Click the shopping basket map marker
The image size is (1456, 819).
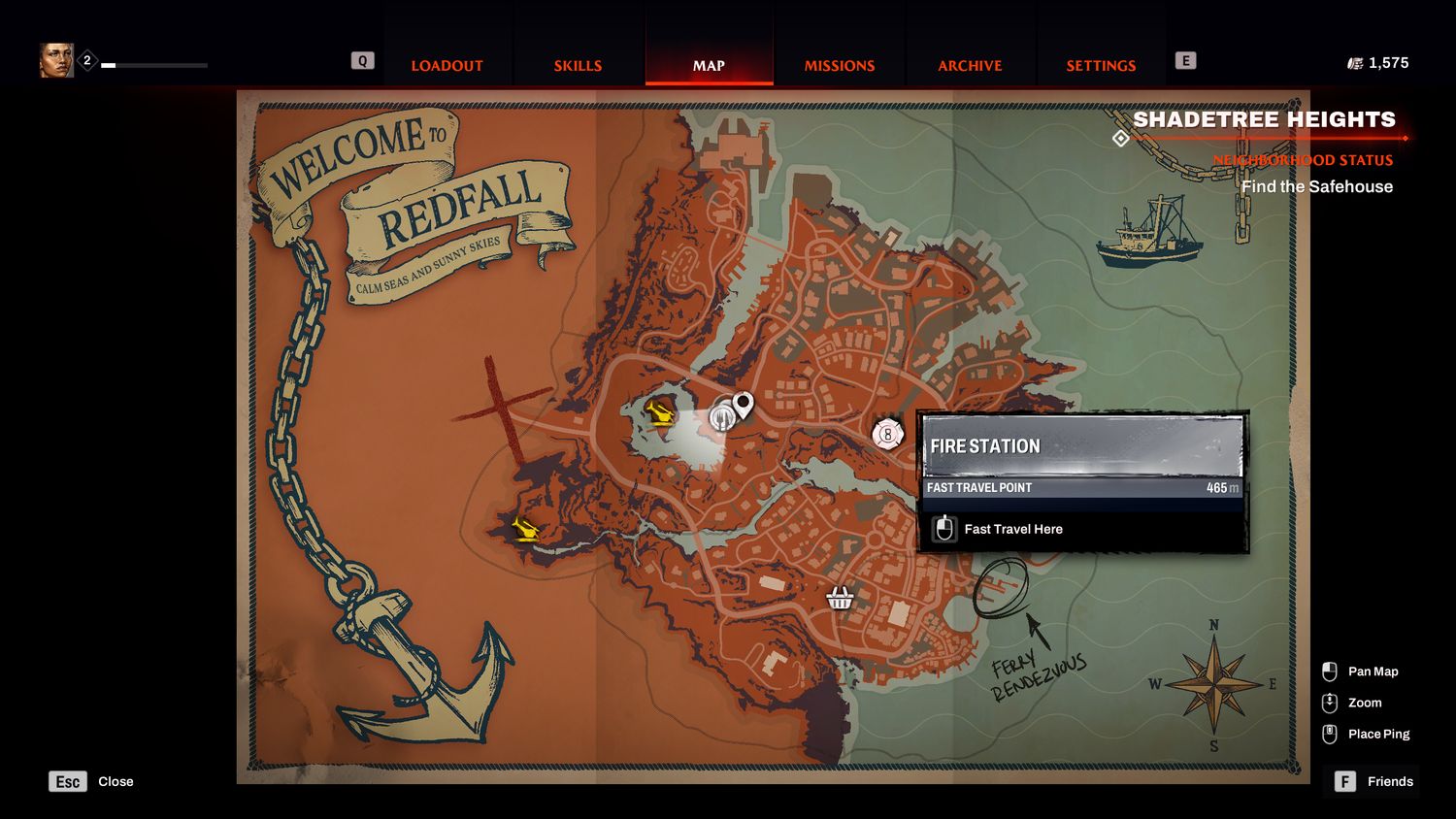click(840, 599)
